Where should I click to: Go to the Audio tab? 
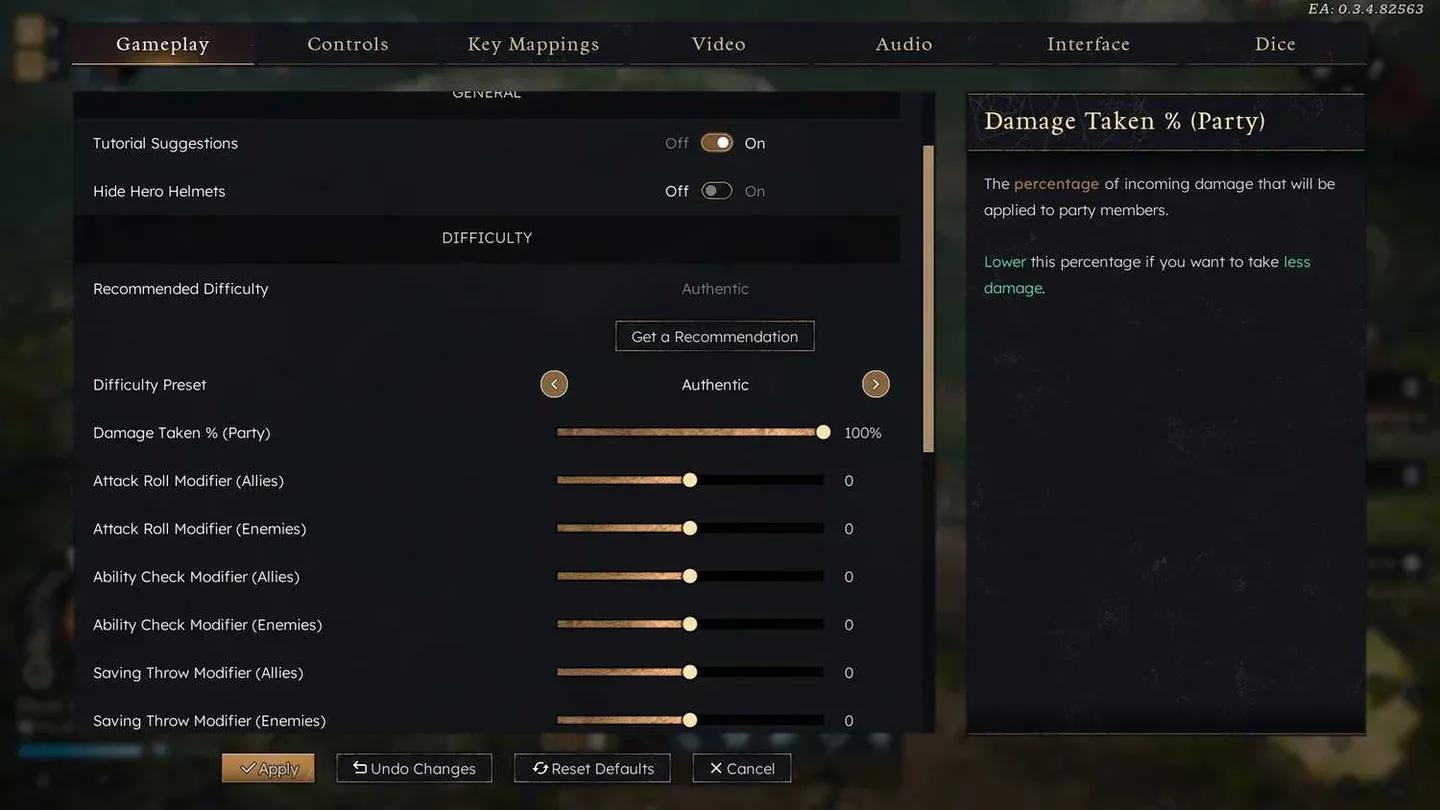[x=904, y=44]
